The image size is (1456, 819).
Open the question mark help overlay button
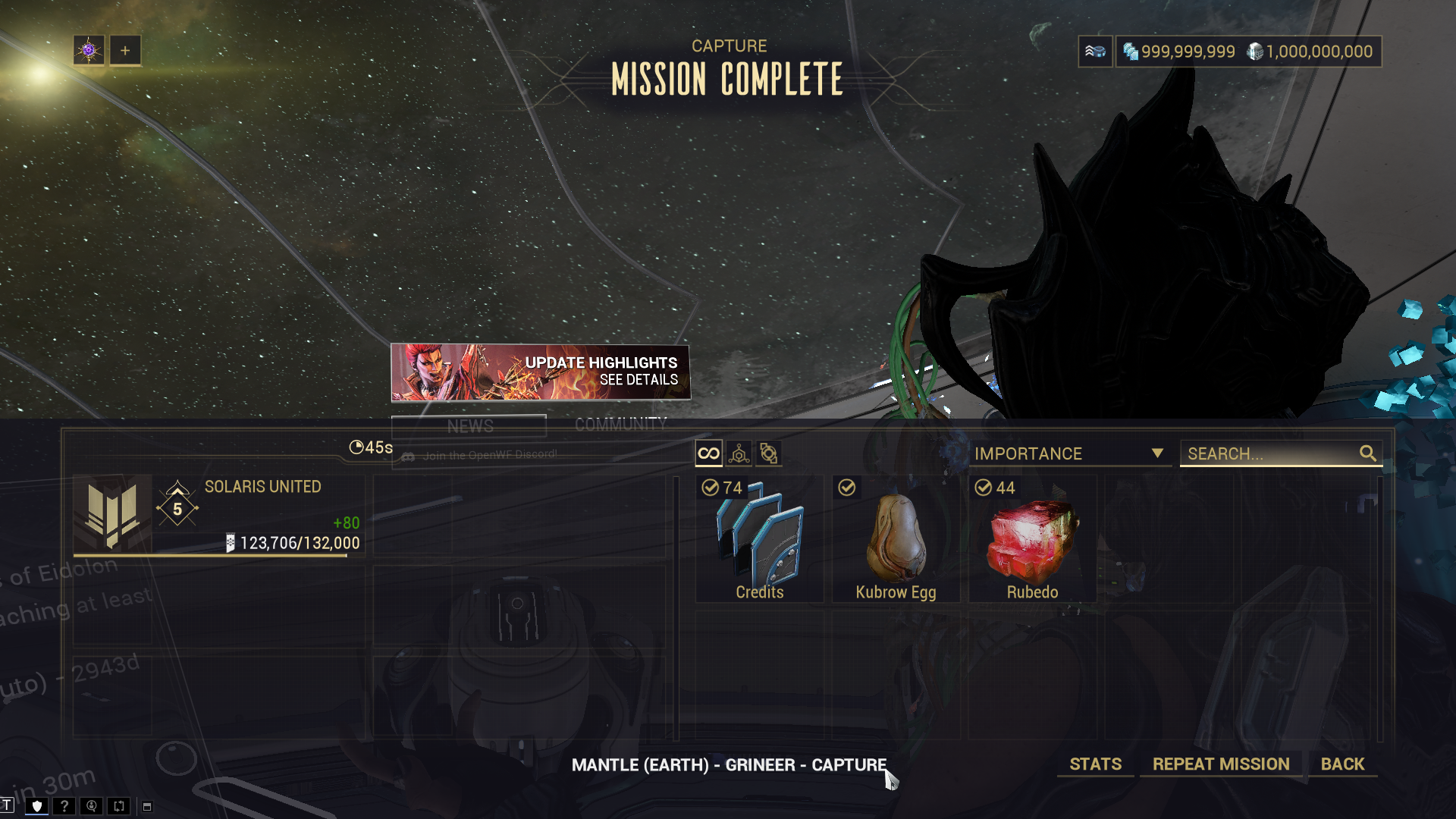point(64,806)
